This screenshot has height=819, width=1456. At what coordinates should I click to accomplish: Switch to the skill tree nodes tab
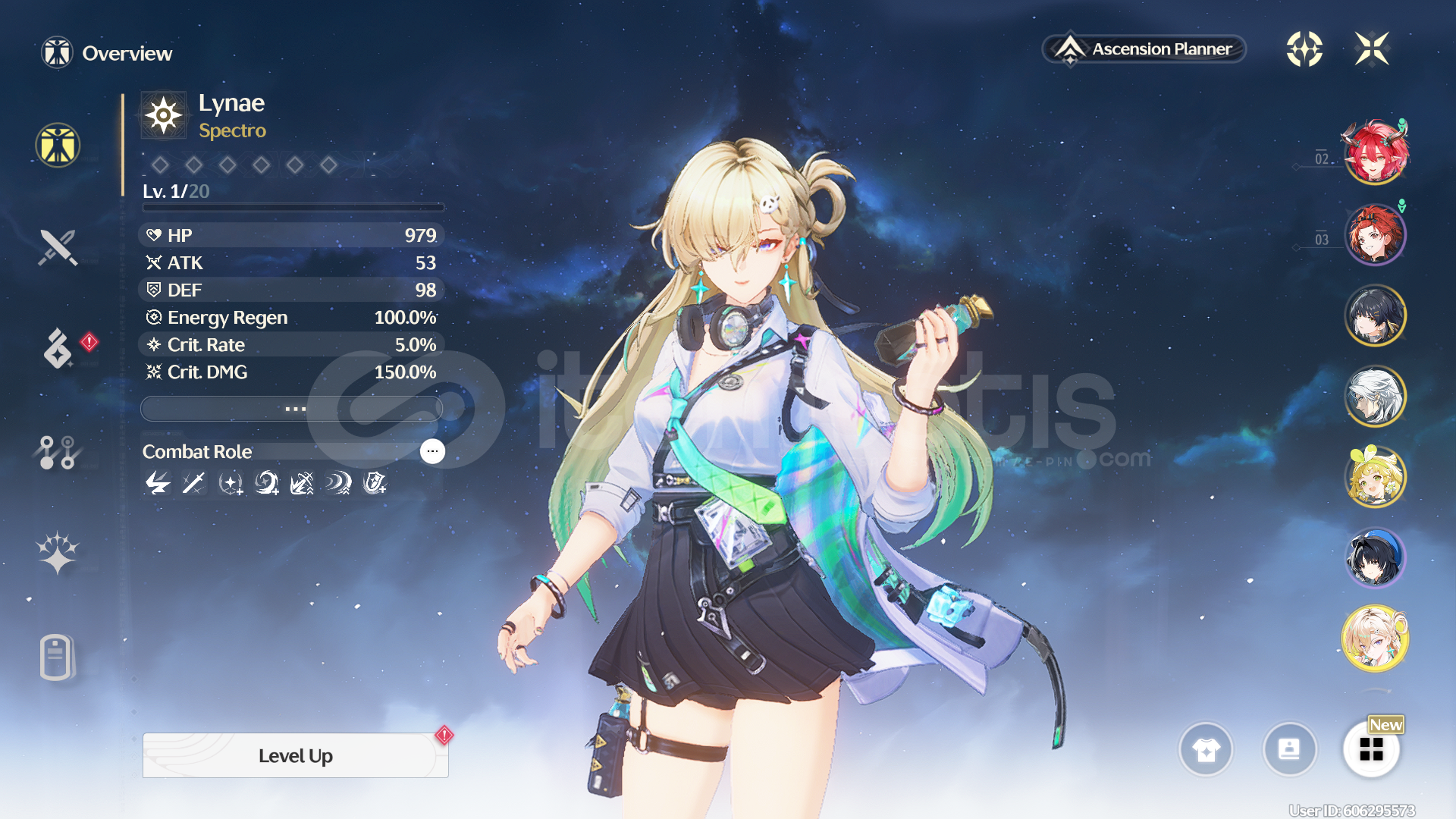pyautogui.click(x=58, y=452)
